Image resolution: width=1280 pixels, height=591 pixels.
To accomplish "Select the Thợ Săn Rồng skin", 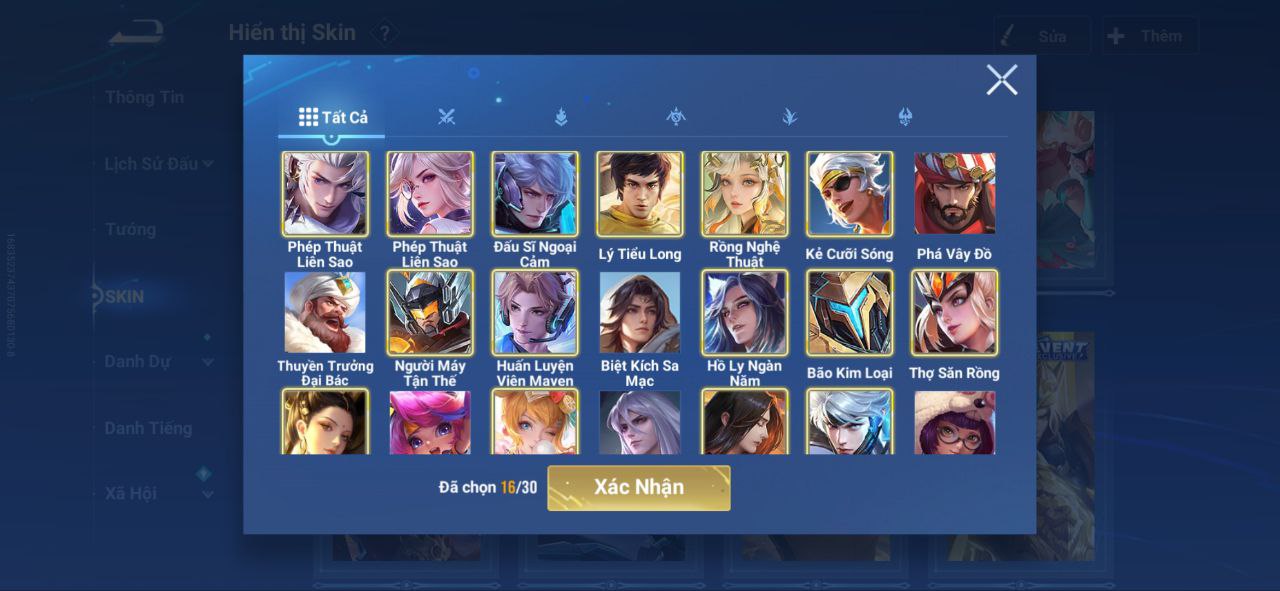I will point(954,313).
